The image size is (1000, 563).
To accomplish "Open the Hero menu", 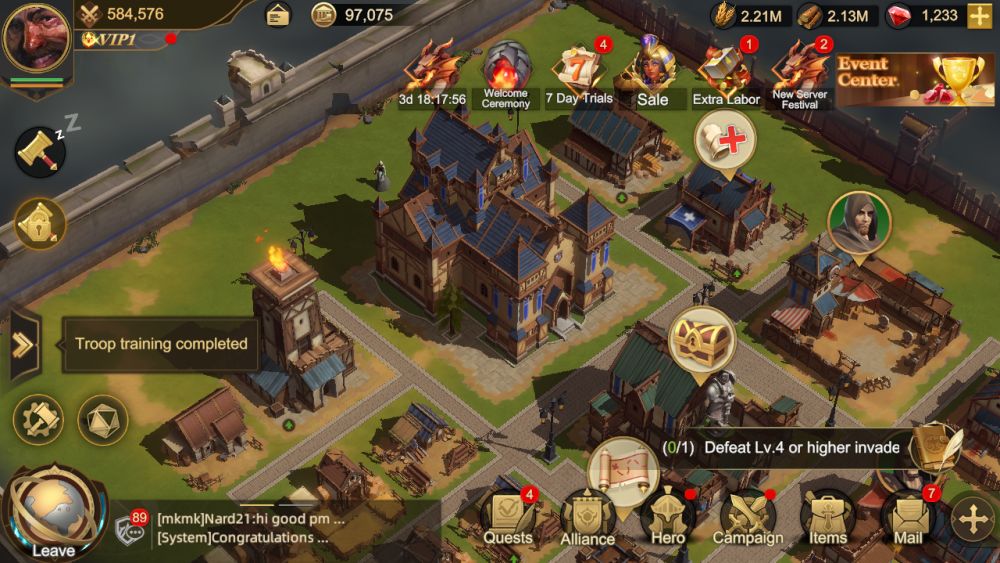I will click(x=668, y=518).
